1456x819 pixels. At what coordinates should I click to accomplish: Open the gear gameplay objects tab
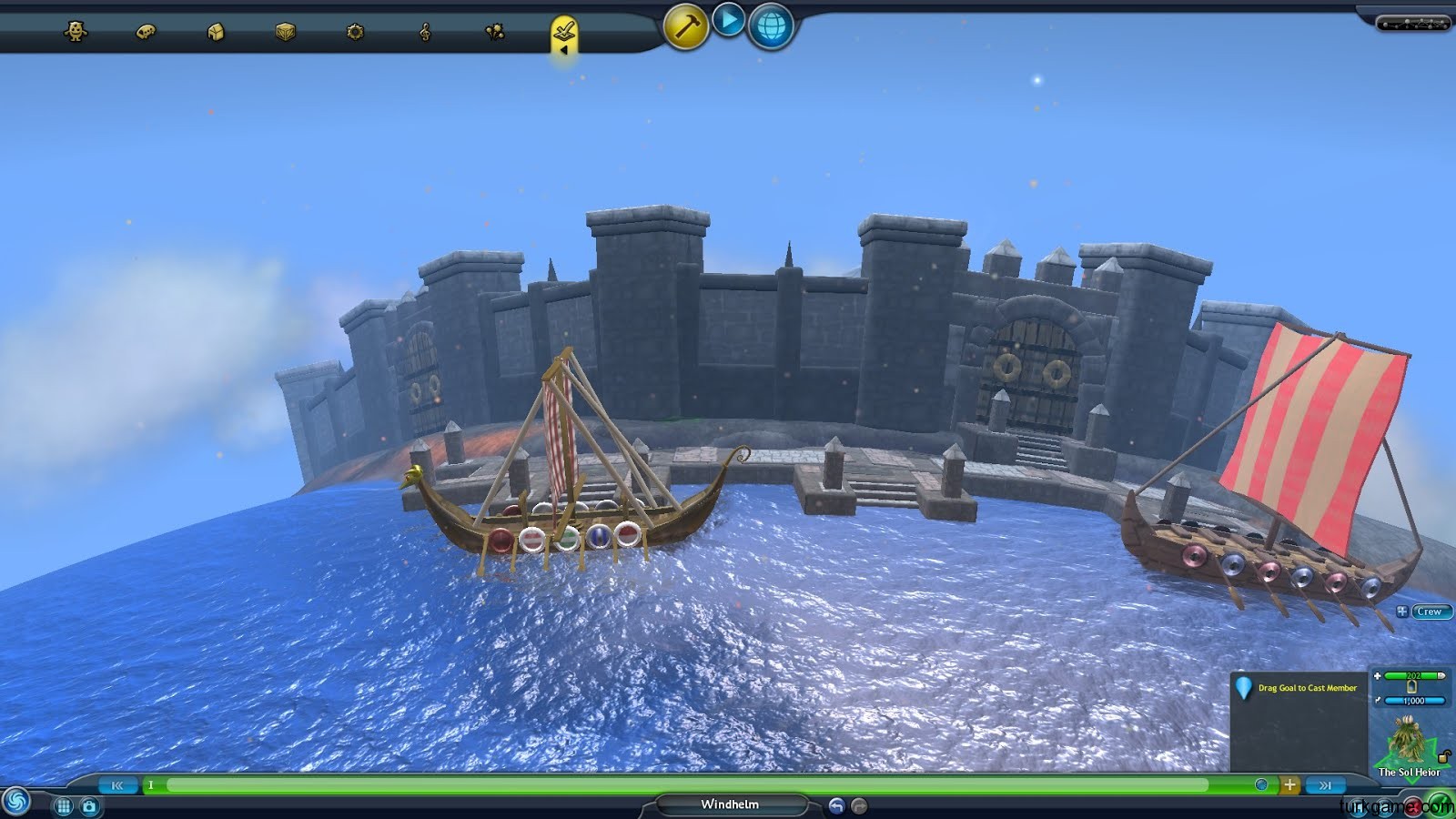(x=355, y=32)
